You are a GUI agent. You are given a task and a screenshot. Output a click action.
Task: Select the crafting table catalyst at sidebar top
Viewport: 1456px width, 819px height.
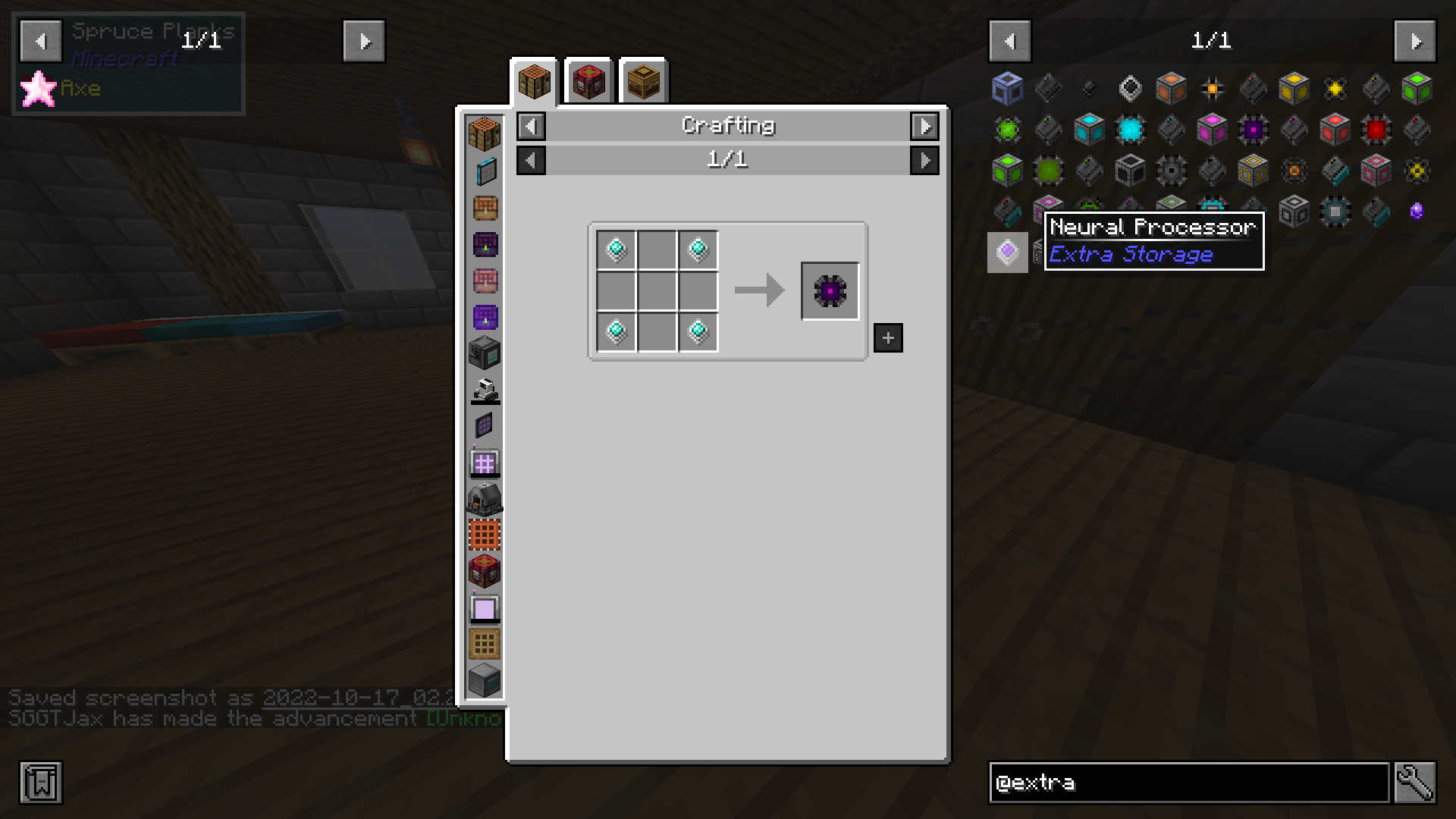[485, 134]
